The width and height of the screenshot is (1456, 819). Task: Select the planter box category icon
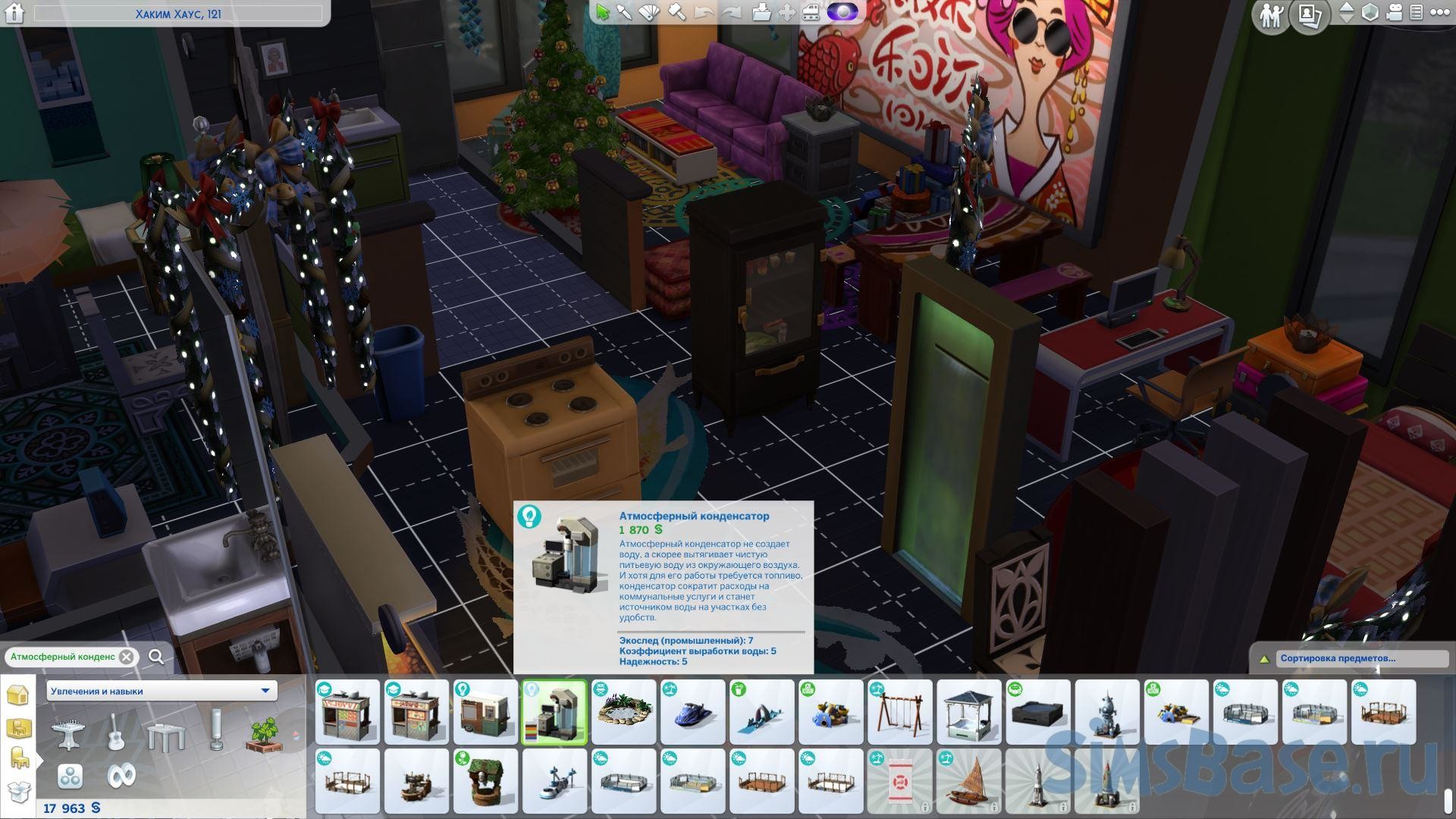point(262,733)
